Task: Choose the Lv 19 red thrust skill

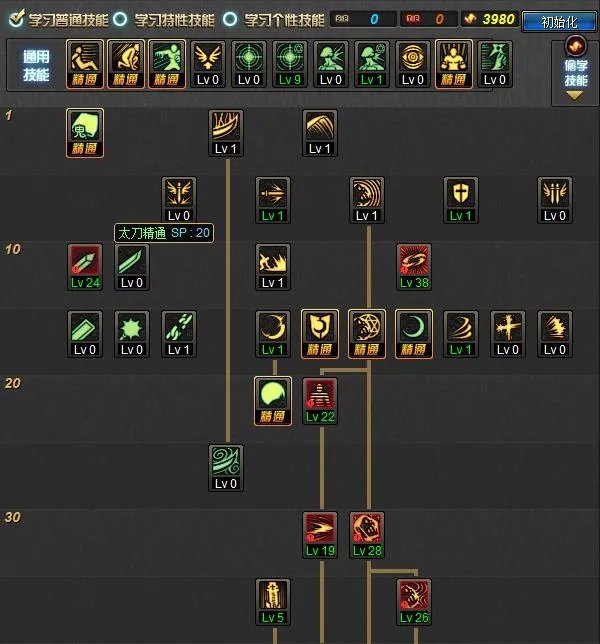Action: [x=320, y=529]
